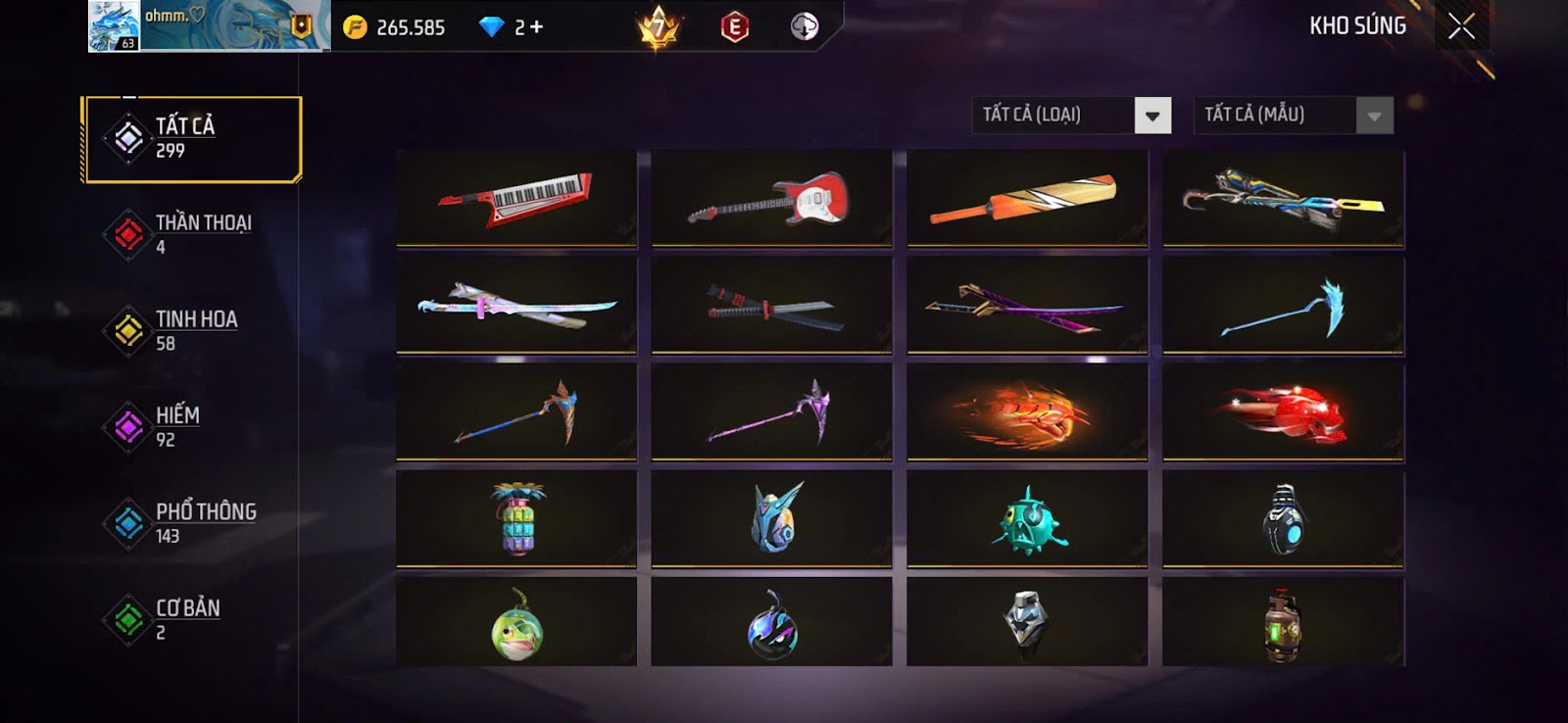Choose the black katana with red wrap
Viewport: 1568px width, 723px height.
click(x=771, y=307)
